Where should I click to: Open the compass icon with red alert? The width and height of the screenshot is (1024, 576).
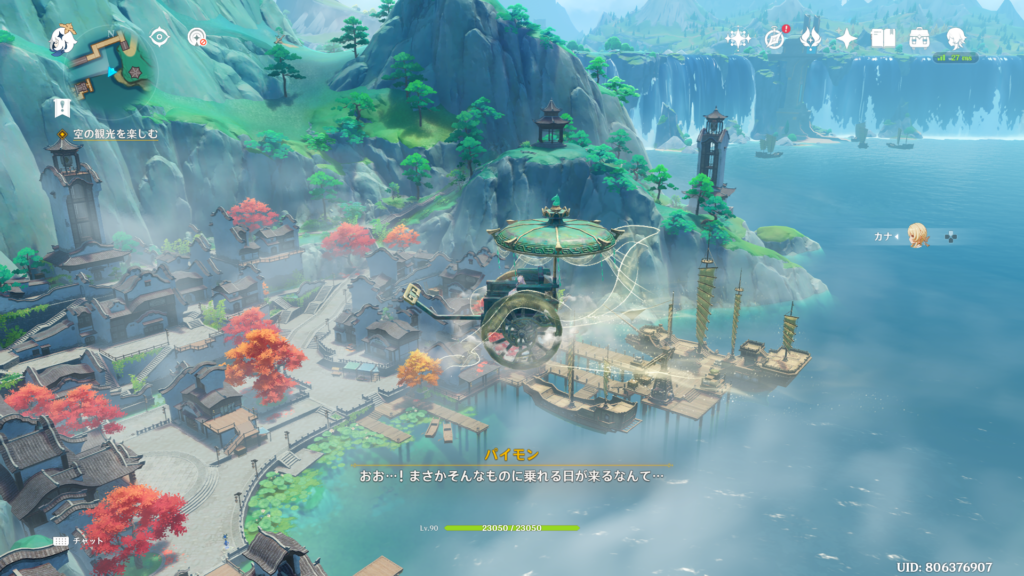pos(775,39)
